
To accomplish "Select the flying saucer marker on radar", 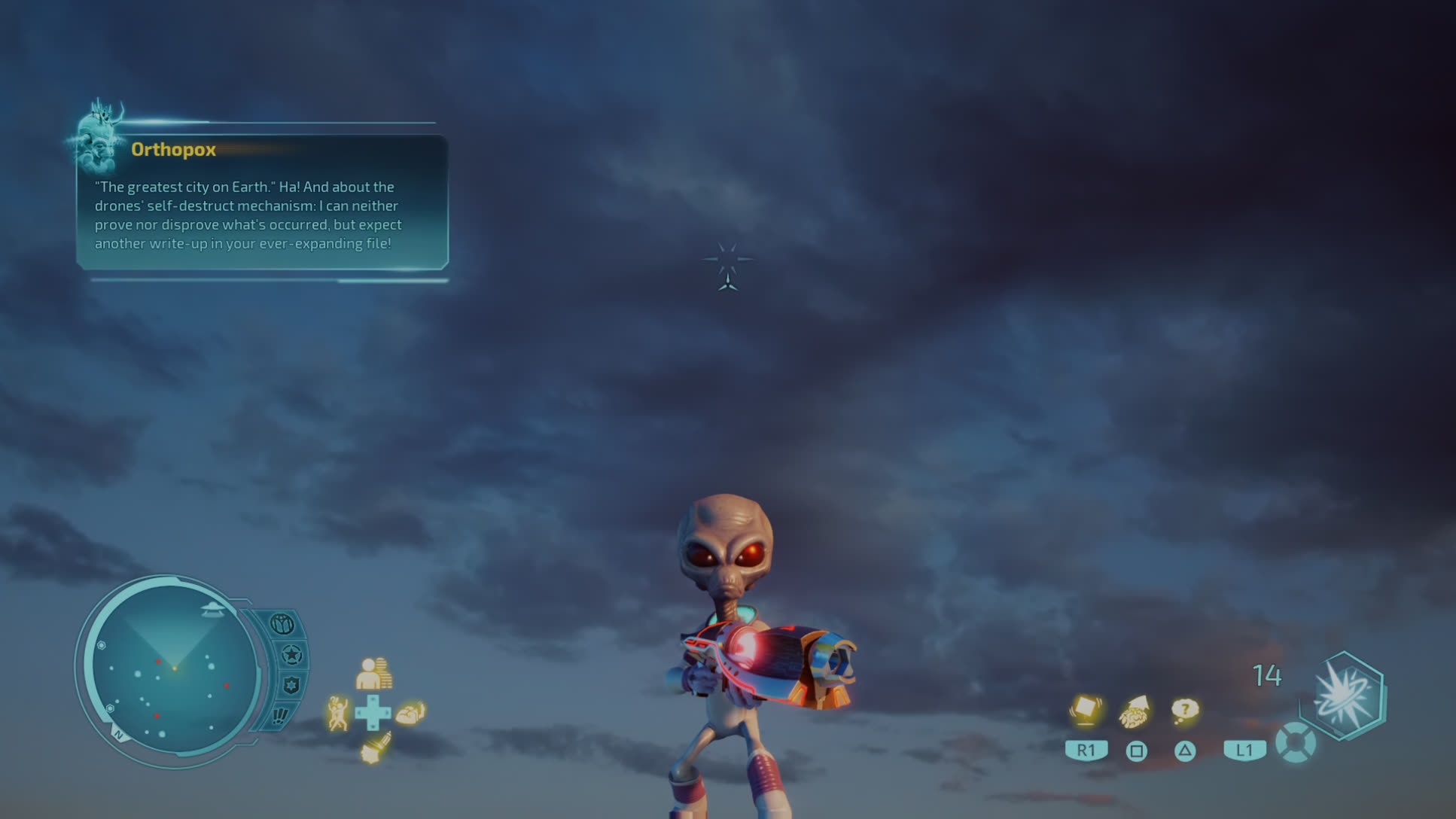I will 212,609.
